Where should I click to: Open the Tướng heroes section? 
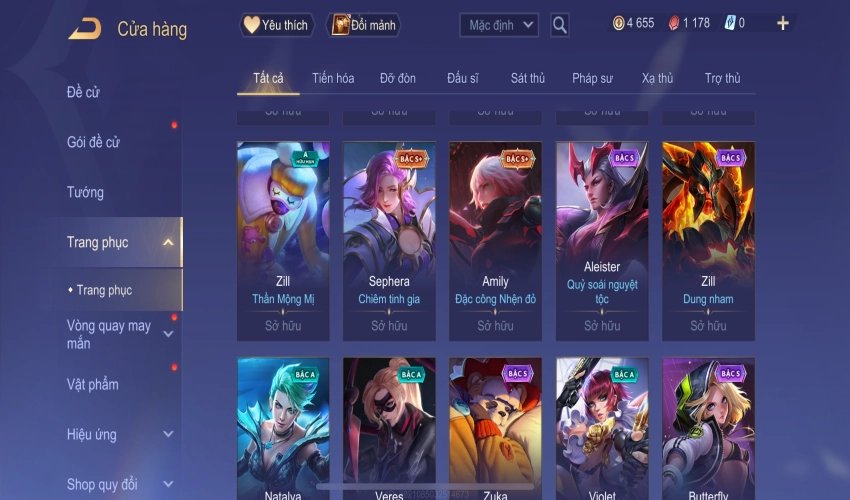point(86,192)
